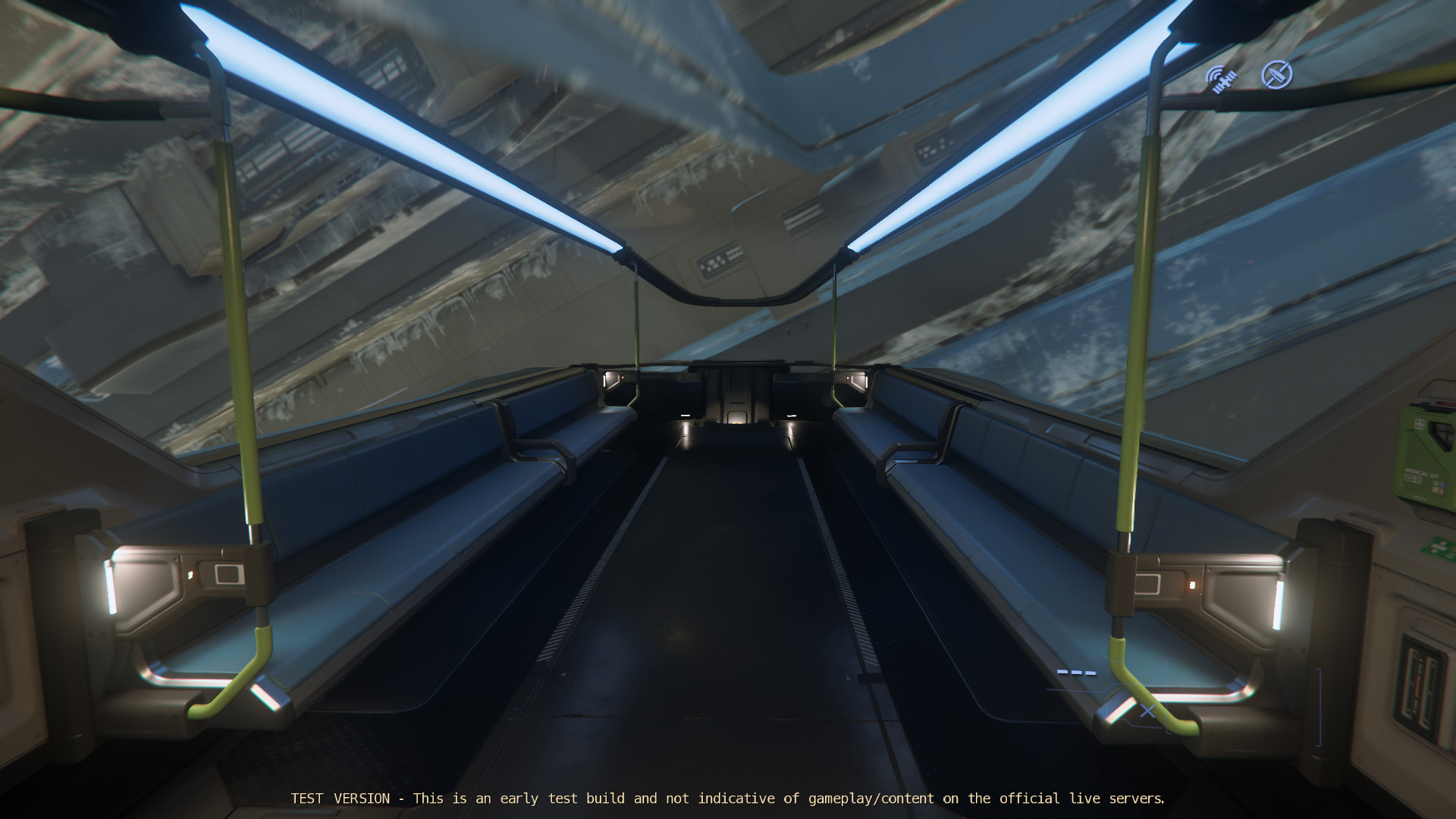Click the satellite comm signal icon
Screen dimensions: 1456x819
(1219, 78)
